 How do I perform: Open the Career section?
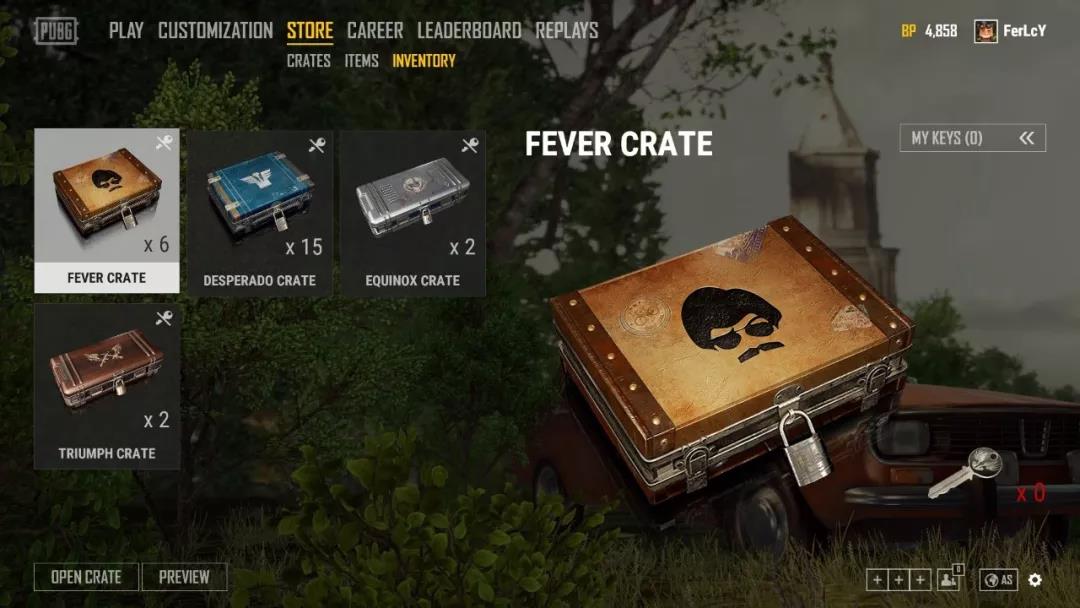[x=375, y=31]
